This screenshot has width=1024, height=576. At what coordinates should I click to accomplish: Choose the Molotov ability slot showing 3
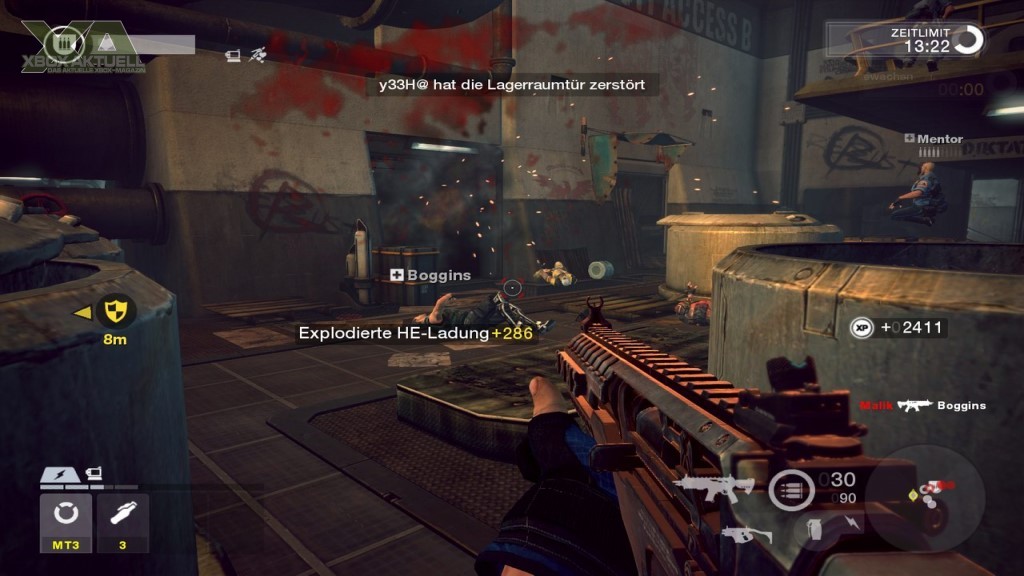point(124,522)
